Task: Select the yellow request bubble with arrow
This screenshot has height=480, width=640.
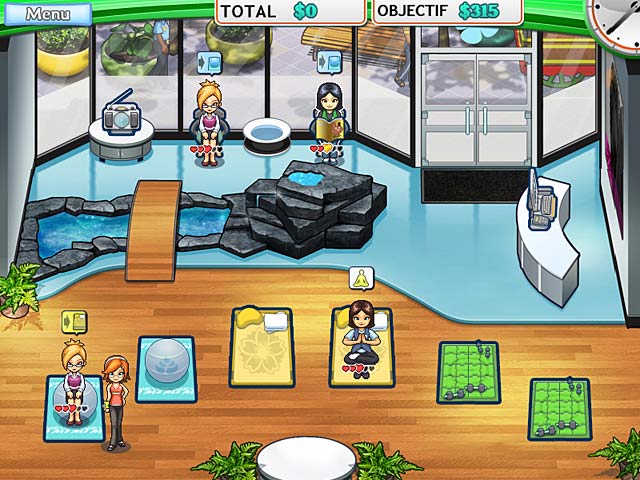Action: [x=74, y=323]
